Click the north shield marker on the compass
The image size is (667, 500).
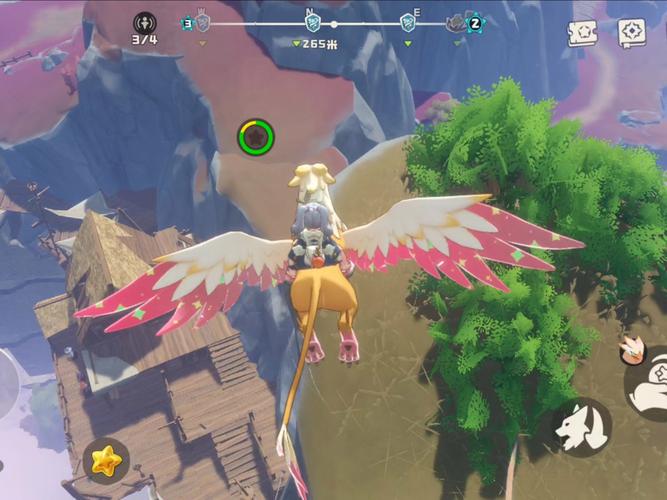tap(312, 22)
